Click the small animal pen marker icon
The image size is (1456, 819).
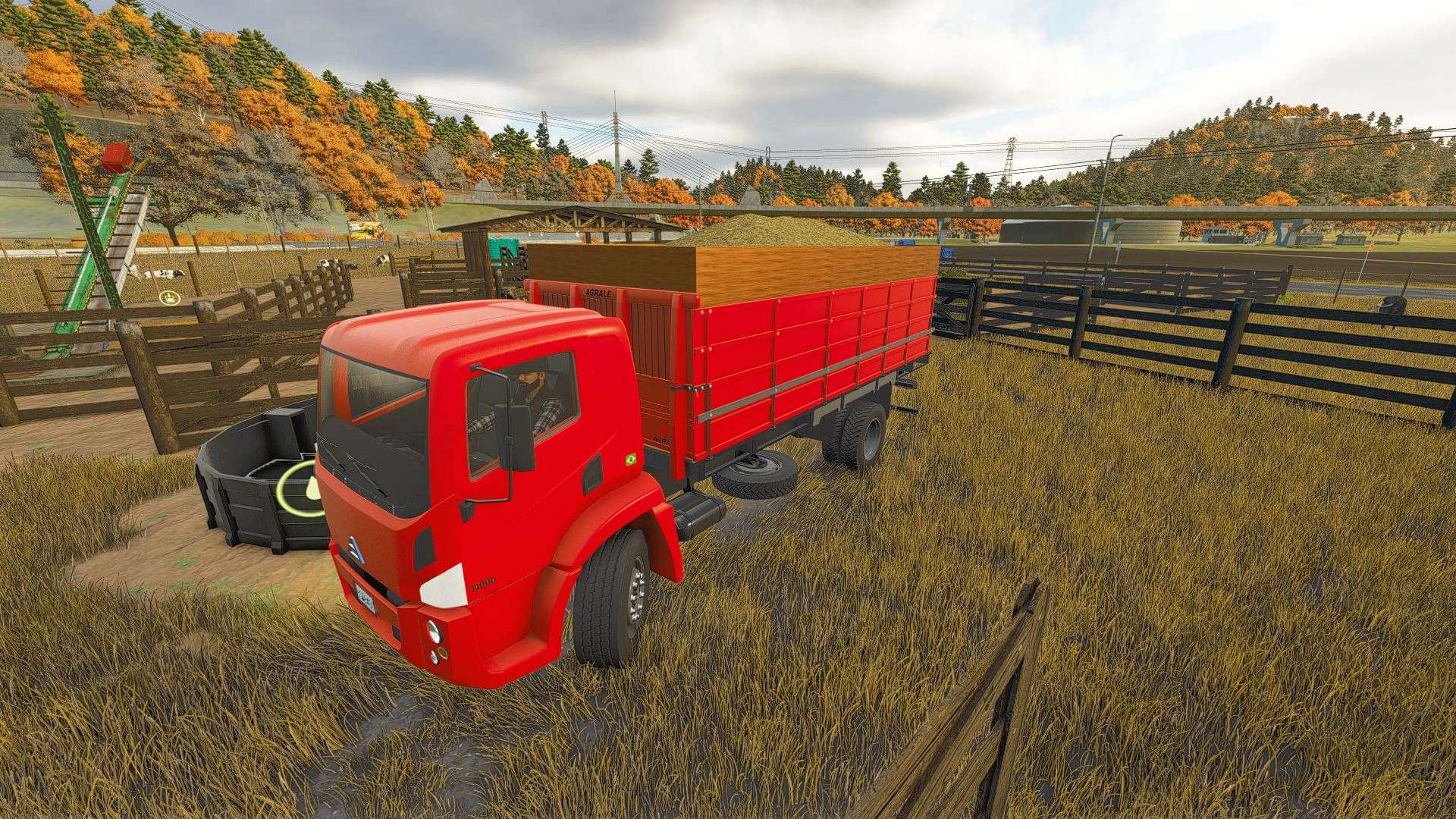pos(168,297)
